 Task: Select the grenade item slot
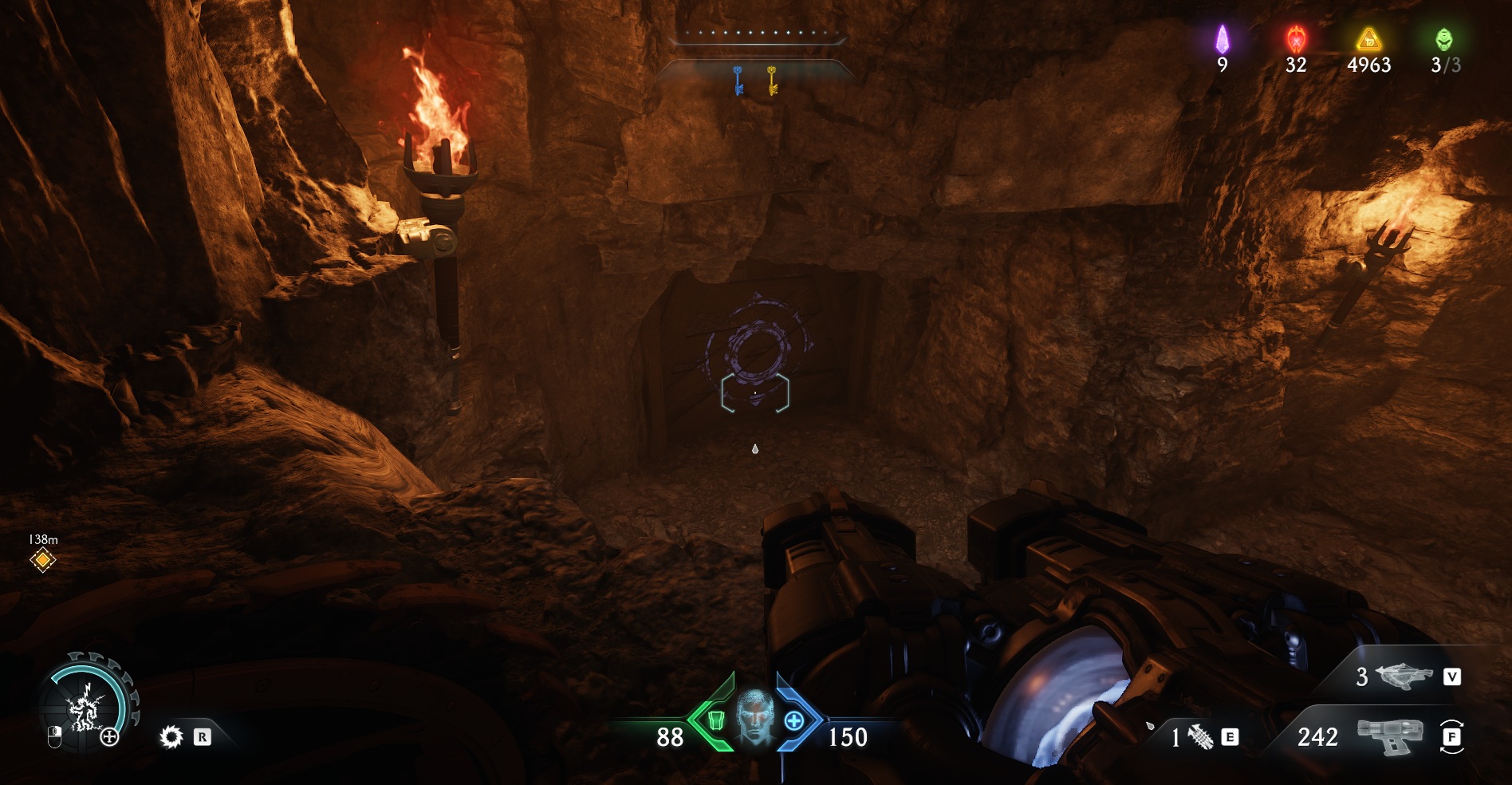pos(1200,737)
